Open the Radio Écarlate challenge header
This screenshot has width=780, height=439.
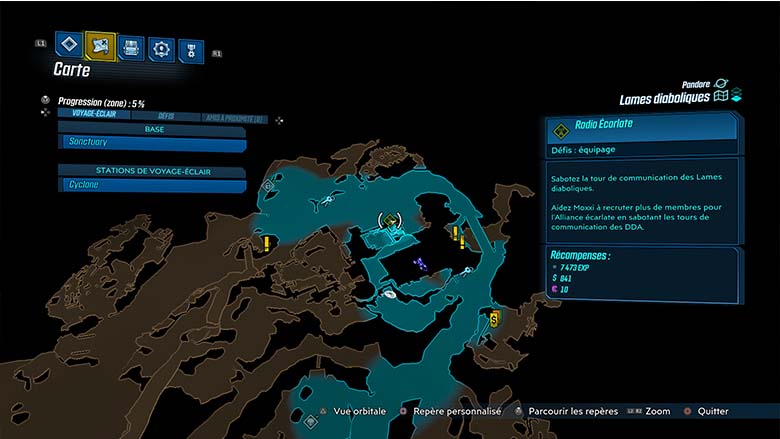[x=642, y=127]
